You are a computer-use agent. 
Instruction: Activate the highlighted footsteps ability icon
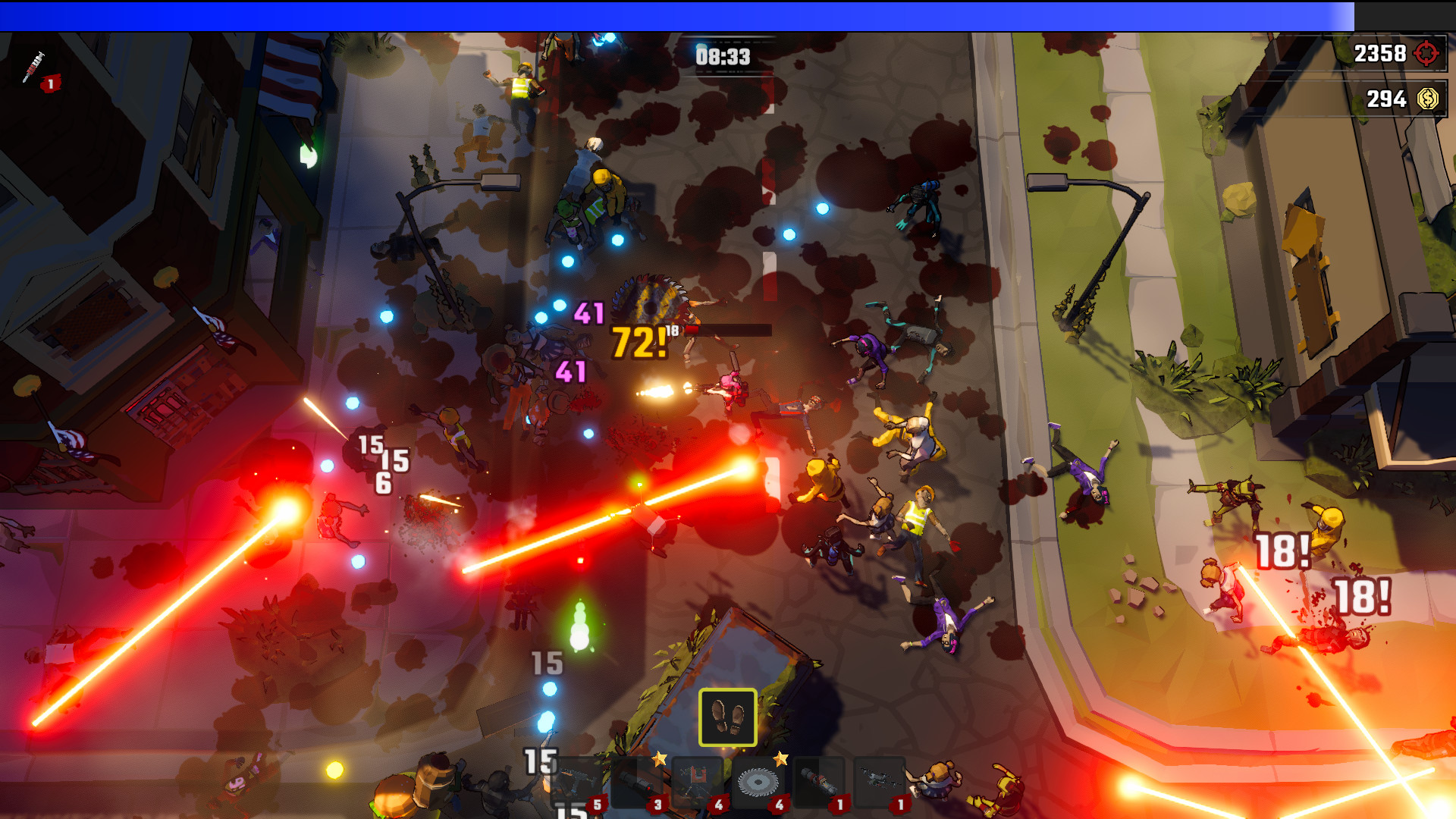[728, 716]
